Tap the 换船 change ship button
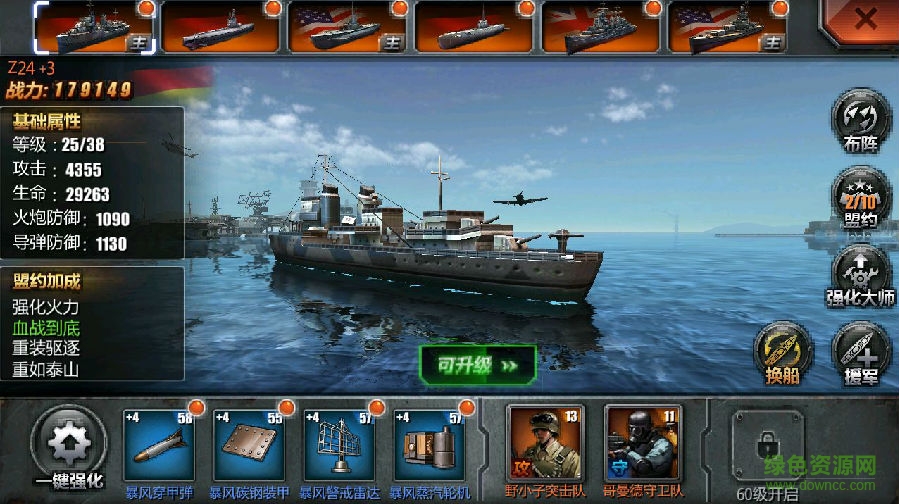This screenshot has height=504, width=899. click(x=783, y=352)
